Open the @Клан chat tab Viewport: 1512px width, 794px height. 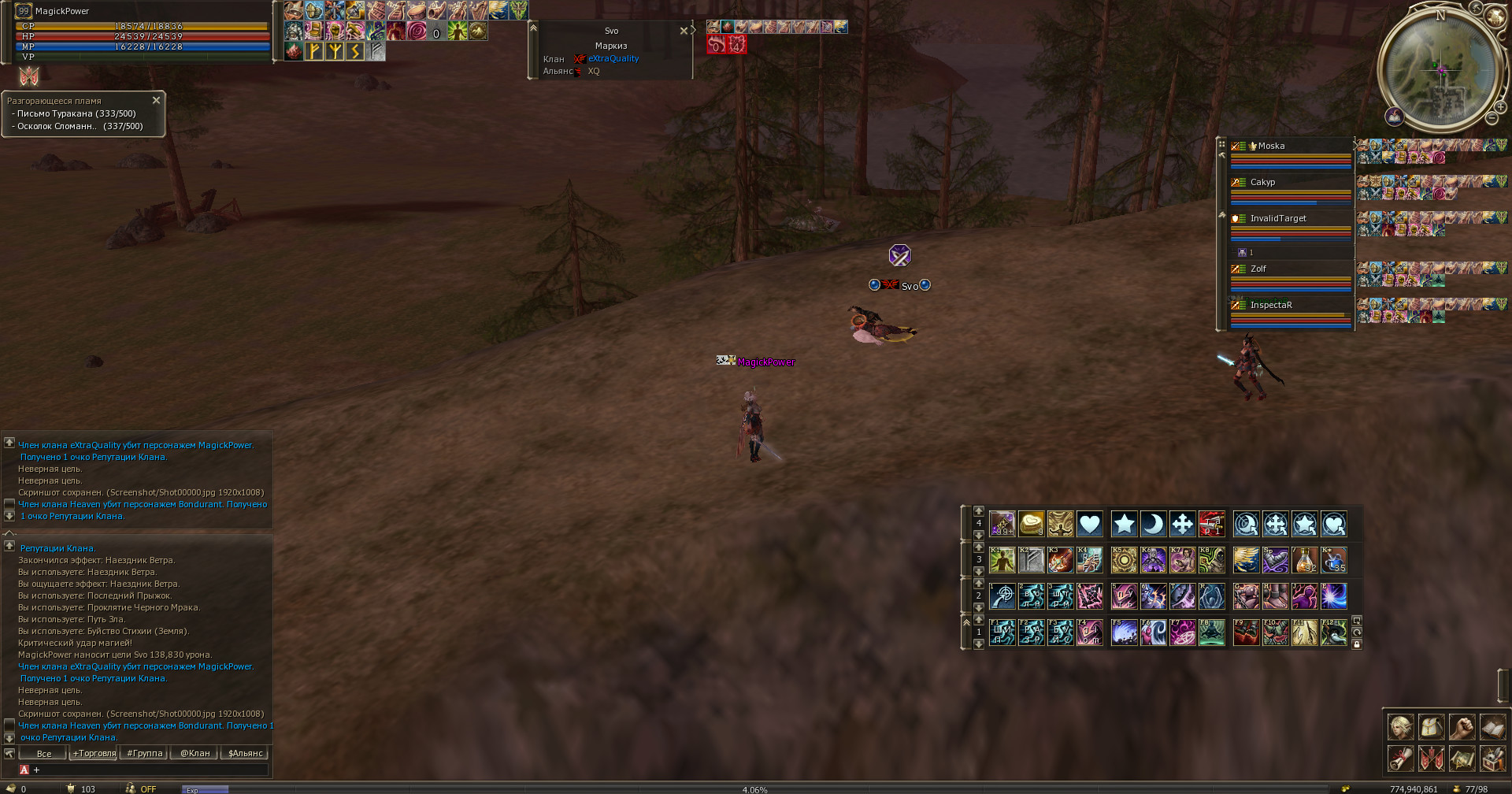coord(195,754)
